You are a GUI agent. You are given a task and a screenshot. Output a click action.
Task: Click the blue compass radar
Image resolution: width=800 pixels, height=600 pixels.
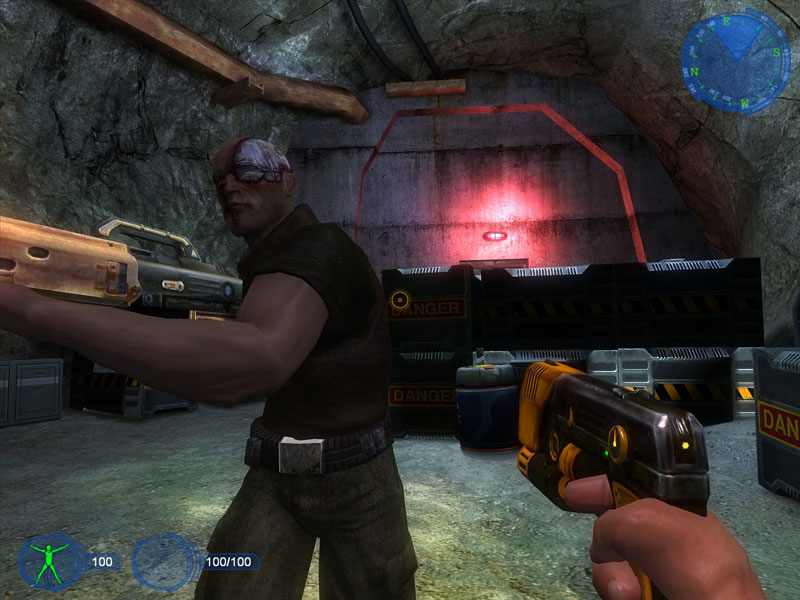[735, 62]
